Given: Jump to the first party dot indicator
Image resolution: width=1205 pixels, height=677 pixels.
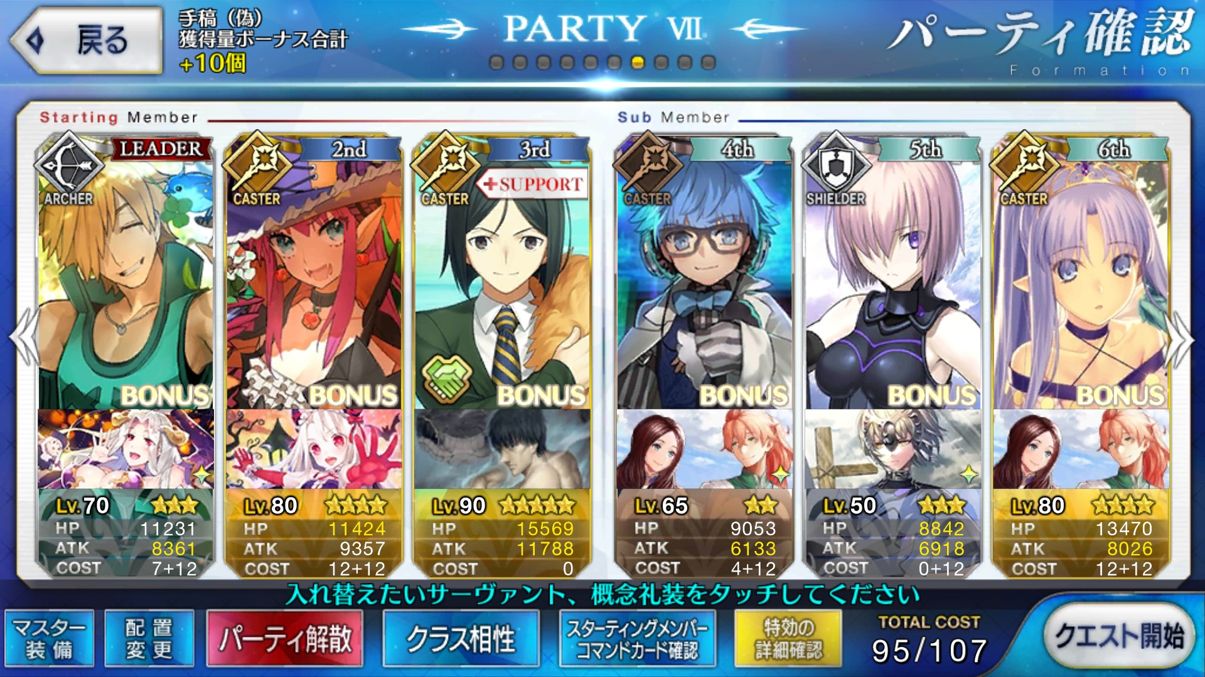Looking at the screenshot, I should tap(496, 63).
